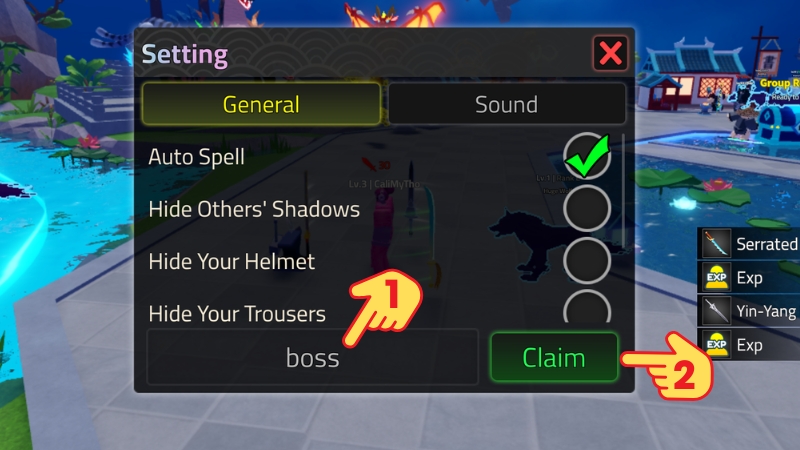Select the Serrated sword reward entry

pos(749,244)
